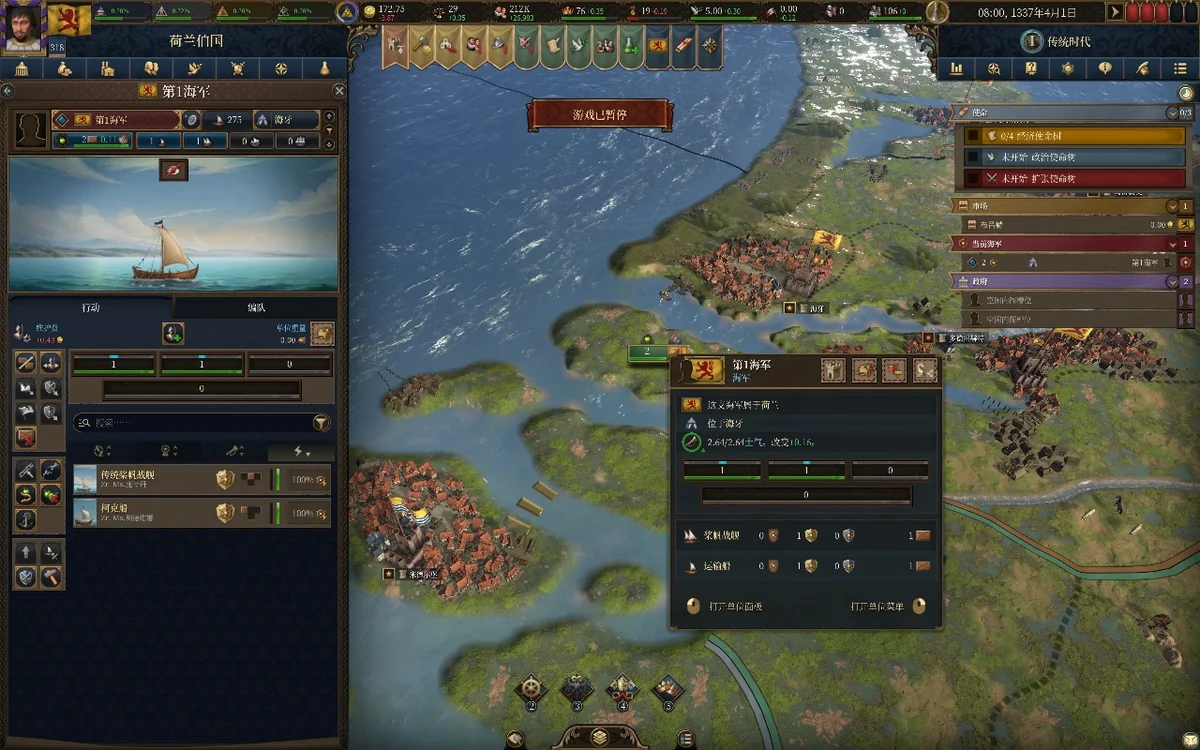Close the 第1海军 navy panel

339,91
